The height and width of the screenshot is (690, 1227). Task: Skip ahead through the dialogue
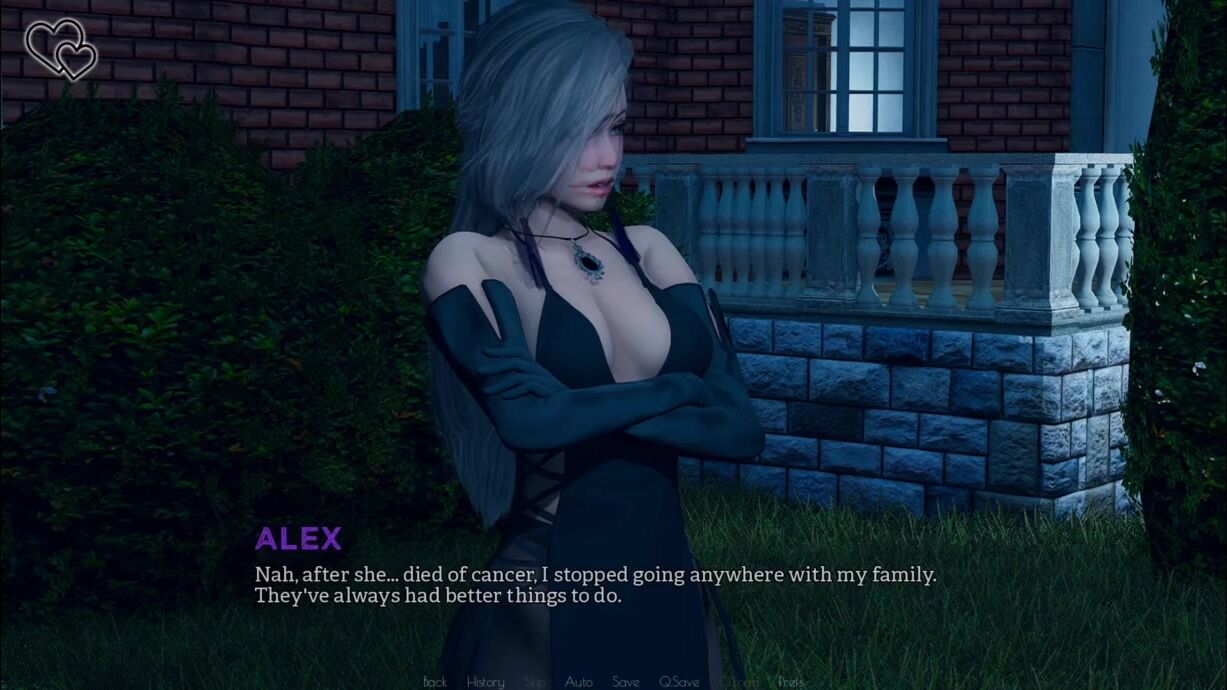tap(535, 682)
